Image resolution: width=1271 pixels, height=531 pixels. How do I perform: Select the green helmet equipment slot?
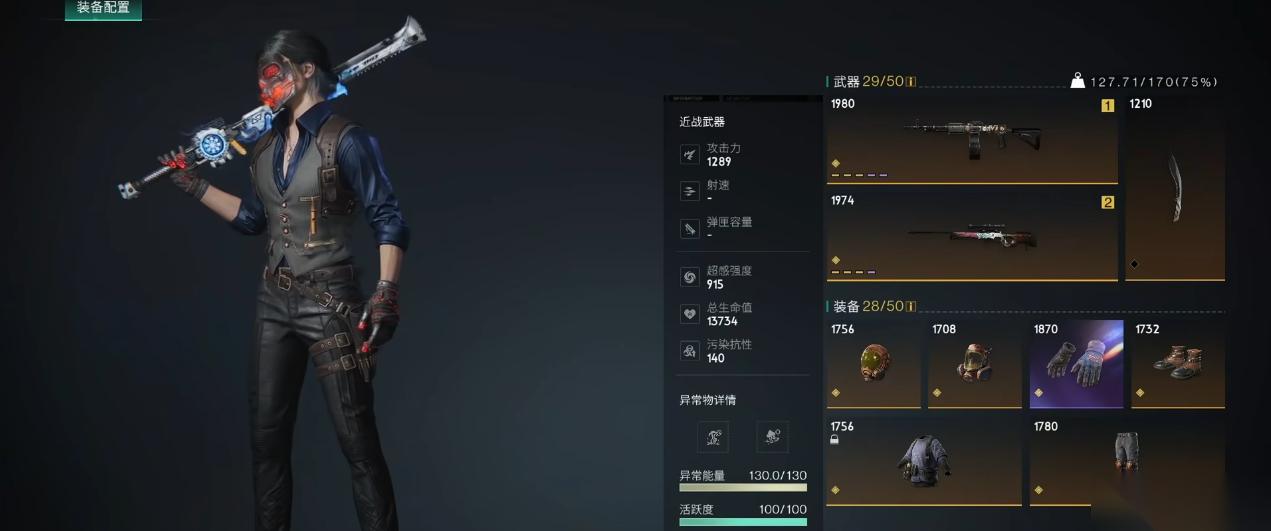[x=873, y=364]
